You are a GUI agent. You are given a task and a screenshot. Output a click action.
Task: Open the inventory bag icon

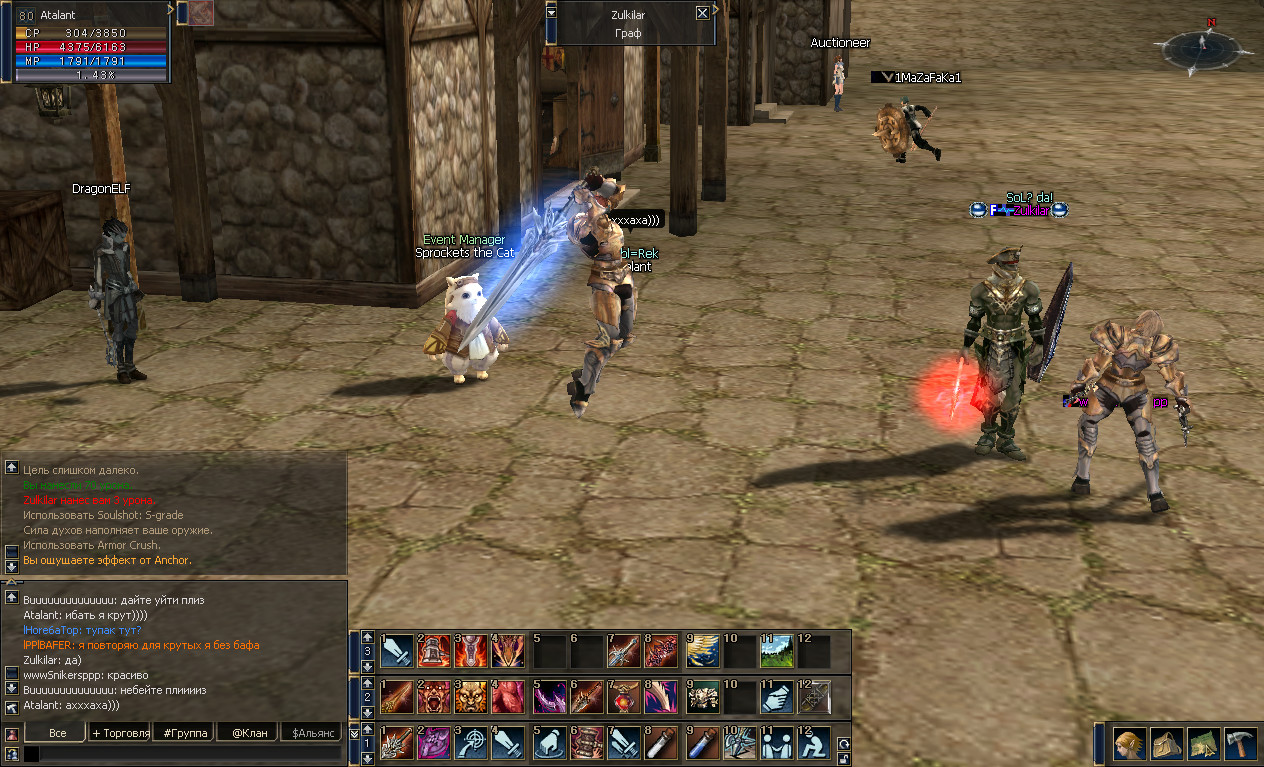1165,744
